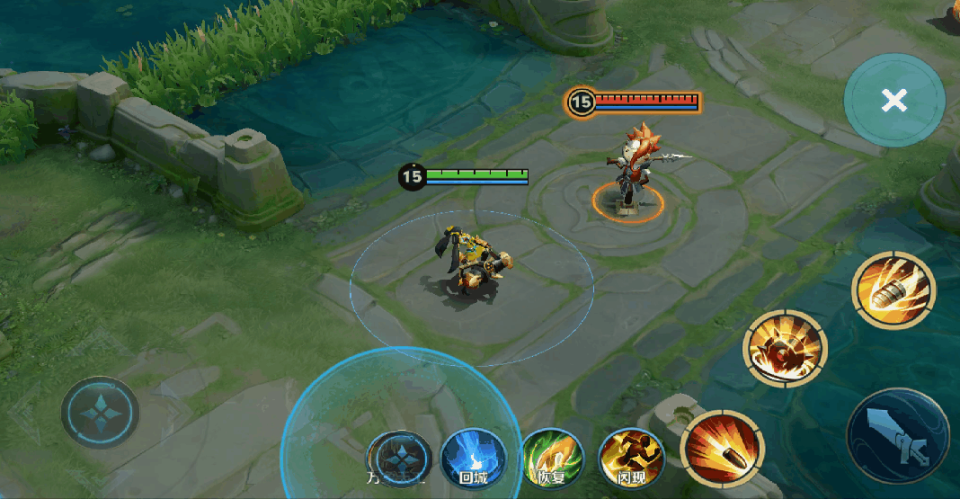Cast the 闪现 flash spell
This screenshot has height=499, width=960.
point(631,458)
